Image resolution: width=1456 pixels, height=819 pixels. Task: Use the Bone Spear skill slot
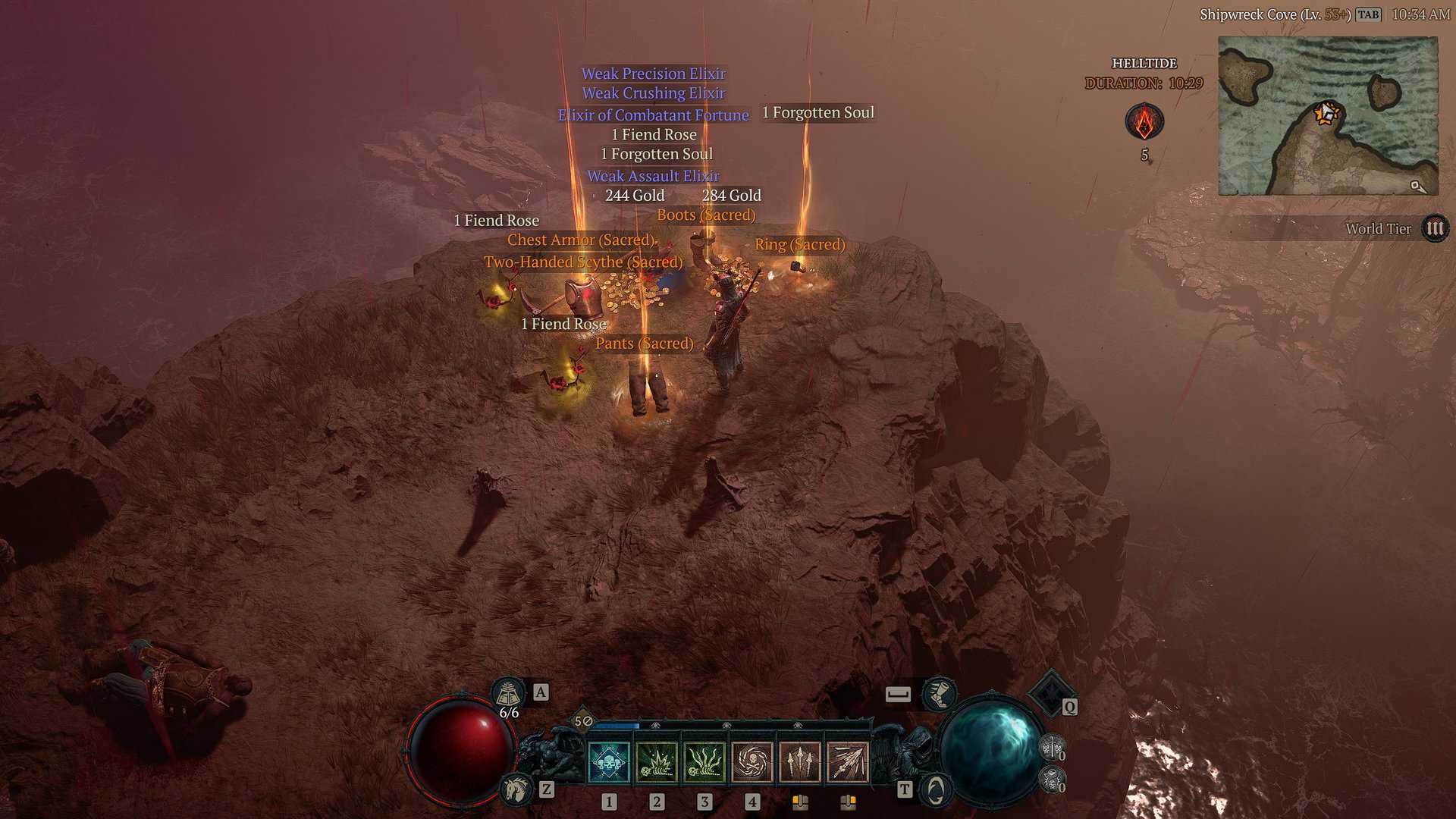click(x=848, y=761)
